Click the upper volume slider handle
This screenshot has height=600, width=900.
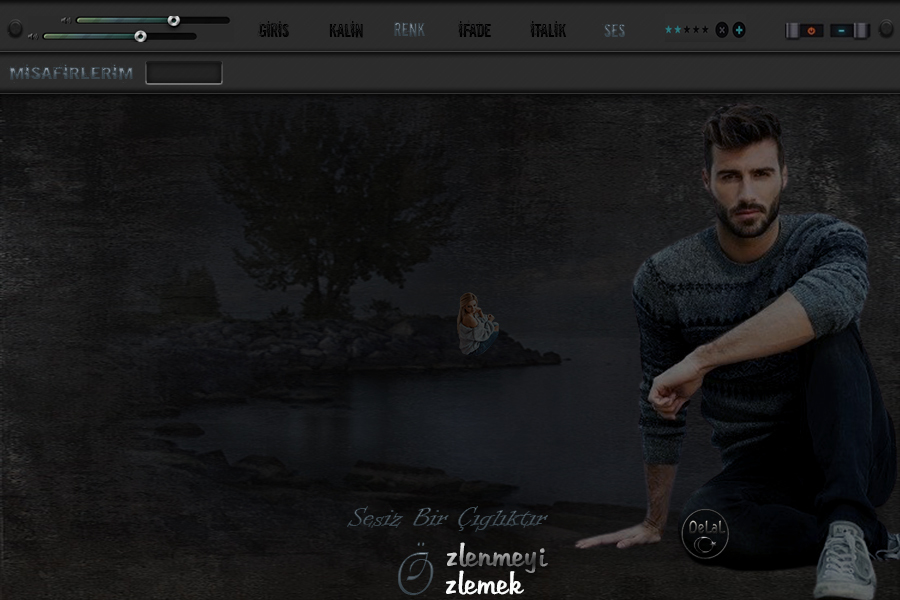click(x=173, y=20)
